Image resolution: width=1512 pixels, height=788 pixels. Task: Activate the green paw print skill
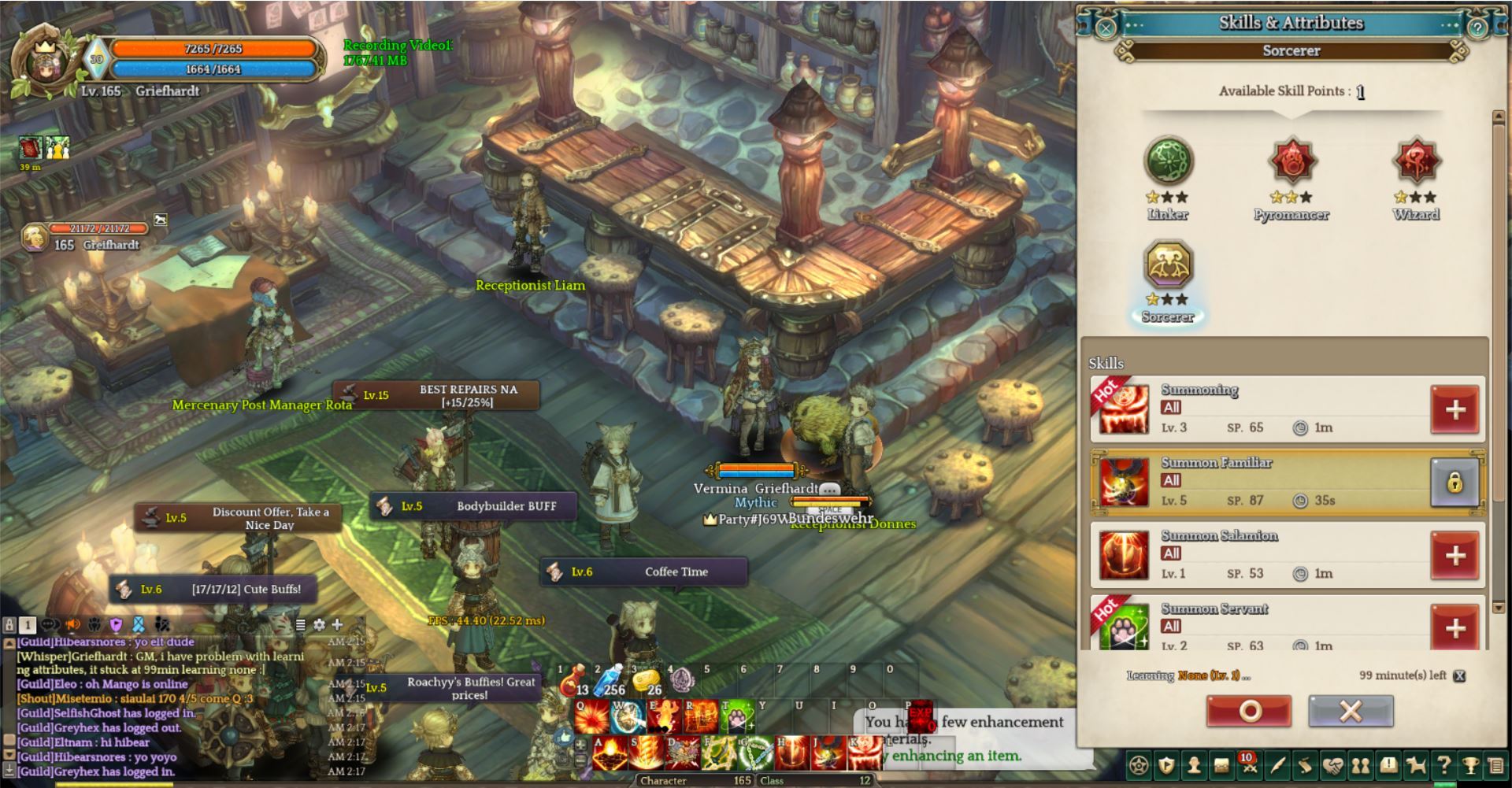[x=737, y=716]
